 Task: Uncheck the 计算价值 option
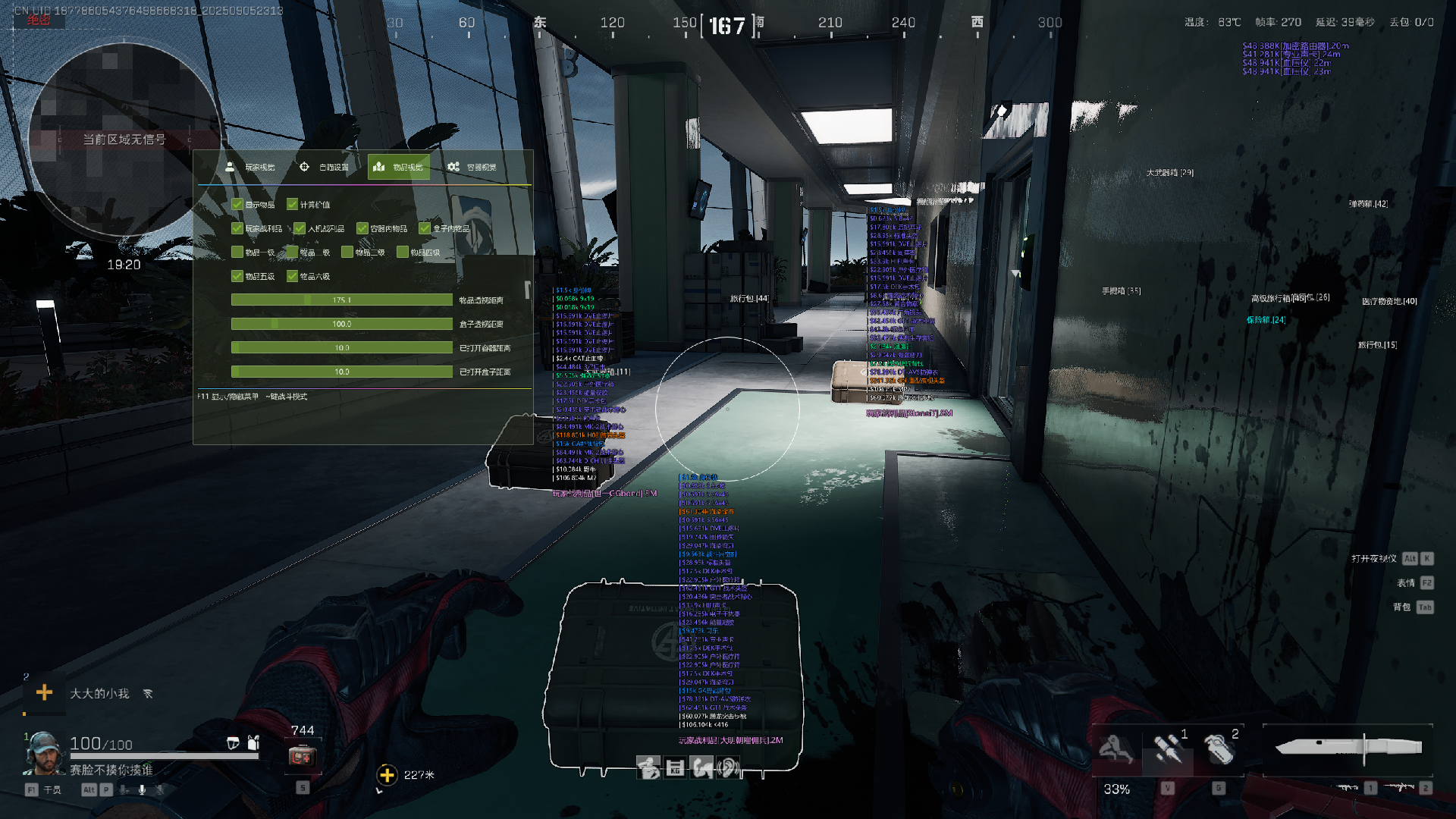point(292,205)
